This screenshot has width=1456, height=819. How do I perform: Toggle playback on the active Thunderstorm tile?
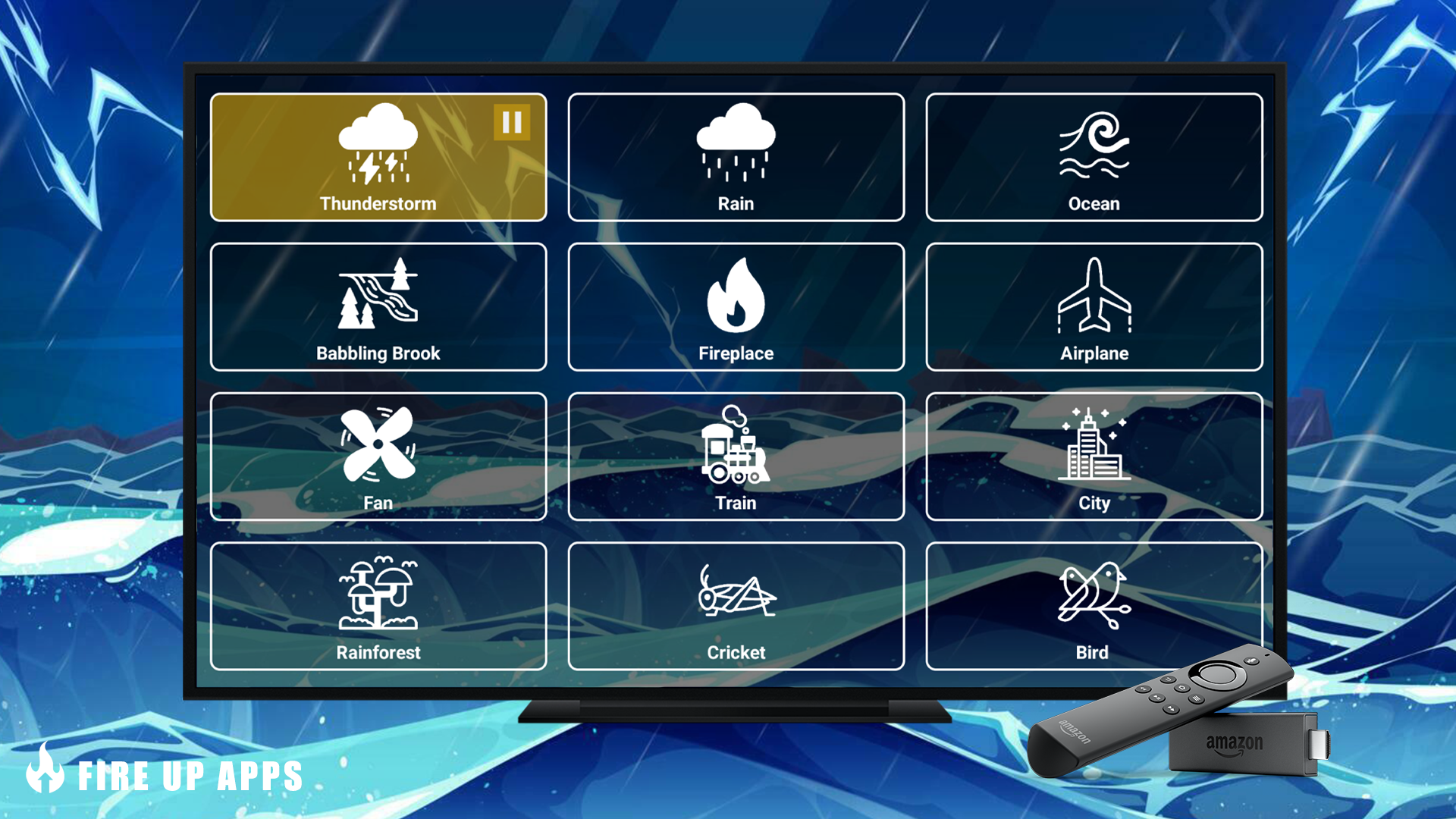pos(513,121)
